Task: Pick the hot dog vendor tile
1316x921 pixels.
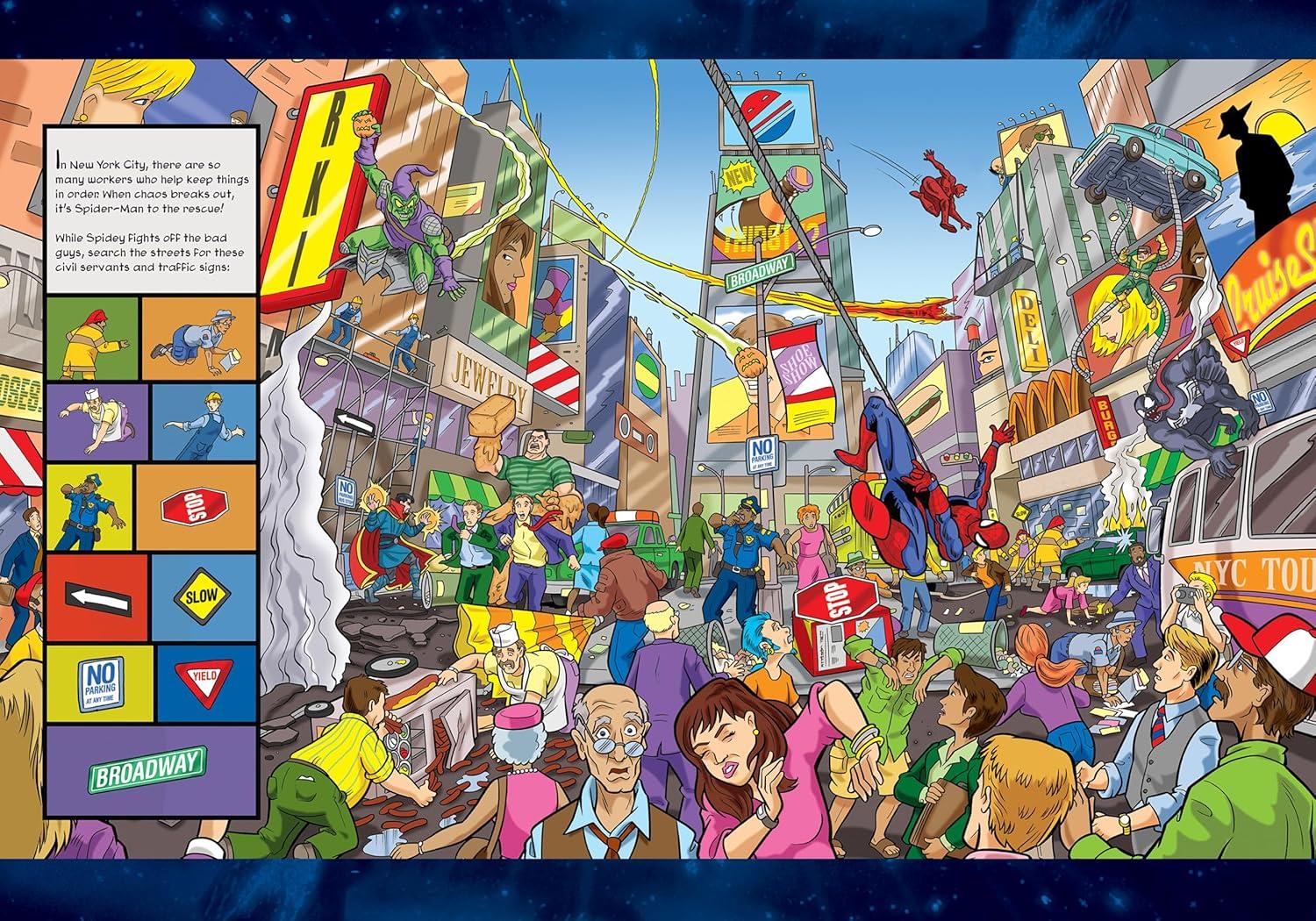Action: [x=98, y=423]
